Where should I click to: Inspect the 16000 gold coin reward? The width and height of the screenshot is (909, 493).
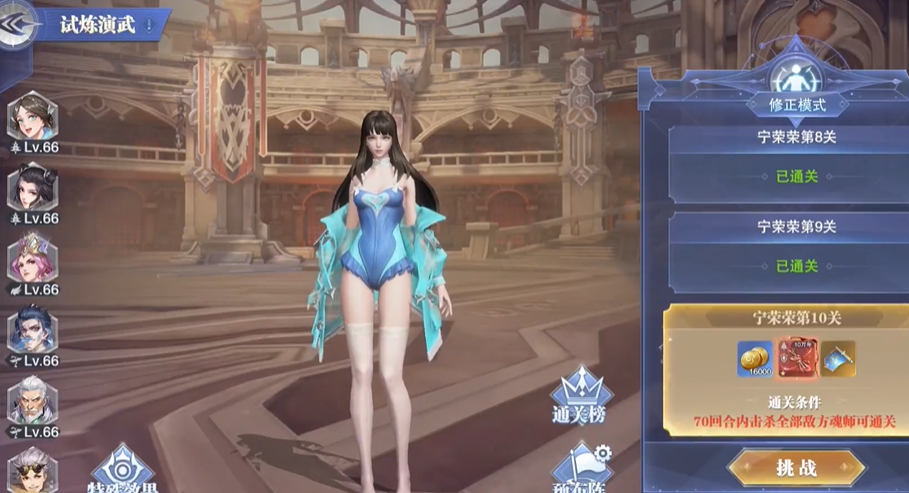tap(755, 359)
